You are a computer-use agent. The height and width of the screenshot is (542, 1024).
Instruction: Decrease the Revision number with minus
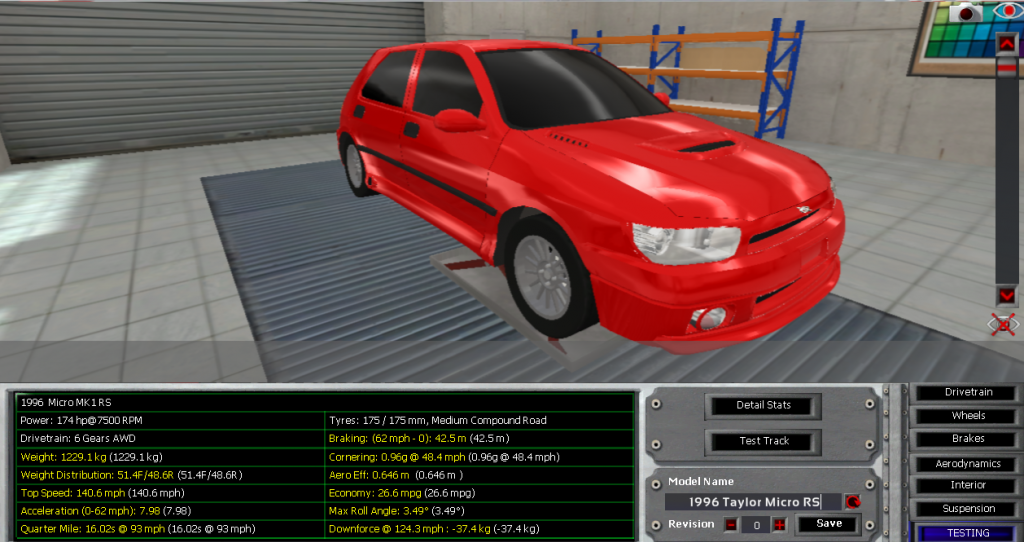coord(731,525)
